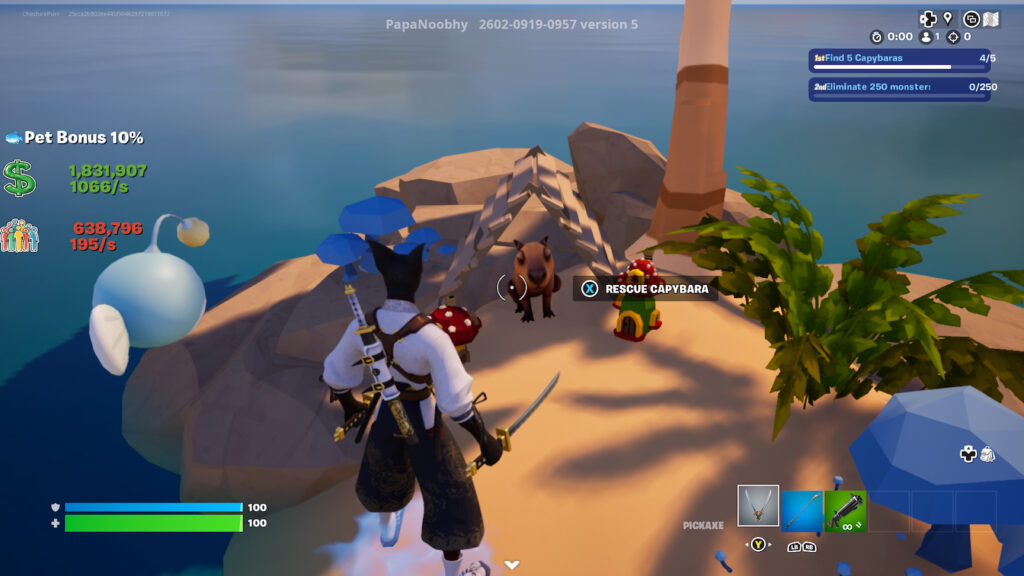
Task: Select the blue fishing rod slot
Action: tap(802, 511)
